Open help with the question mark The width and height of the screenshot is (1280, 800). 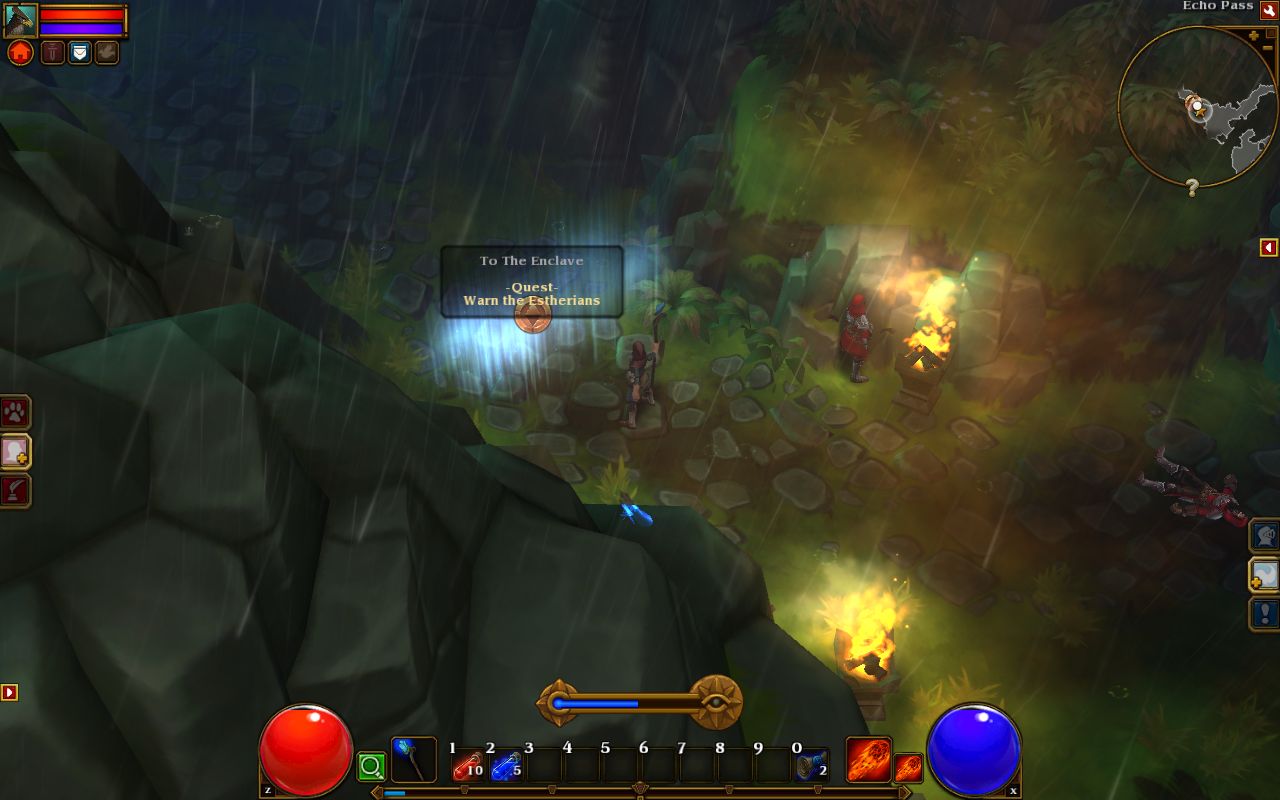point(1192,187)
